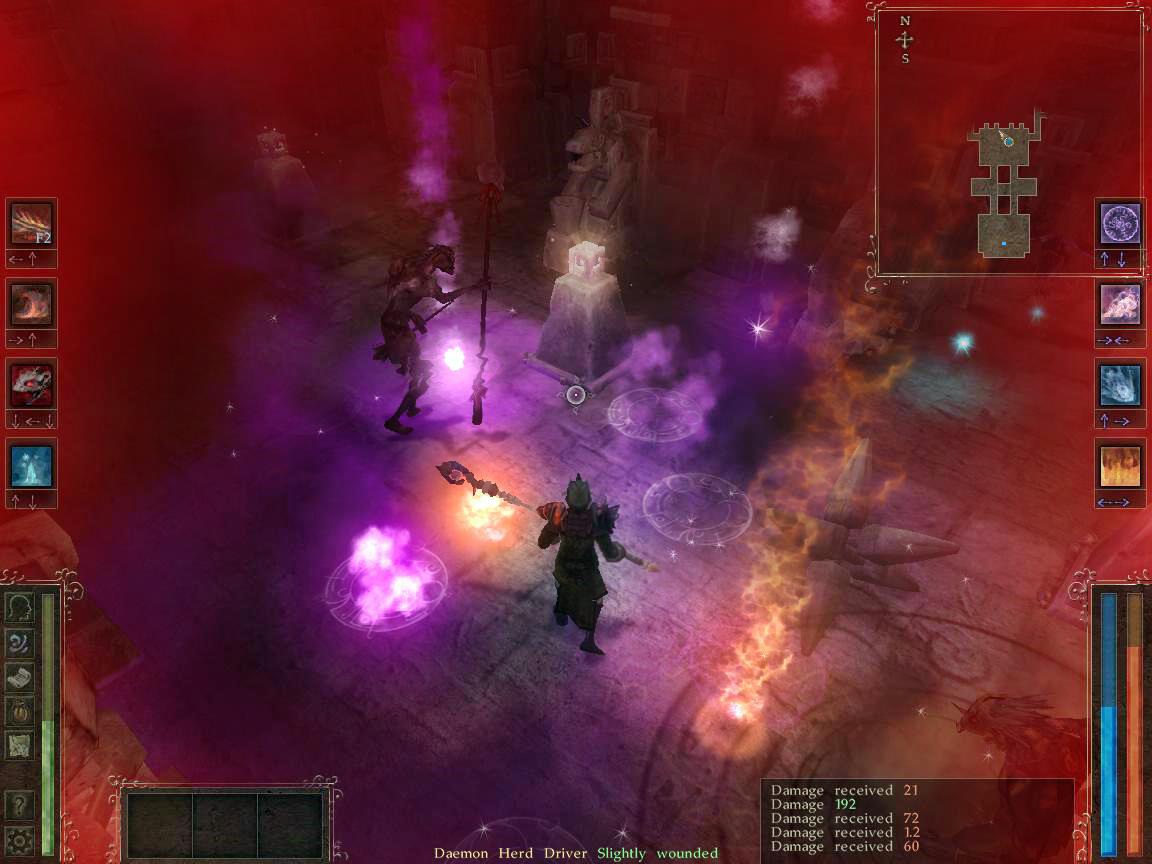Select the pale purple swirling cloud spell
Viewport: 1152px width, 864px height.
(x=1119, y=304)
